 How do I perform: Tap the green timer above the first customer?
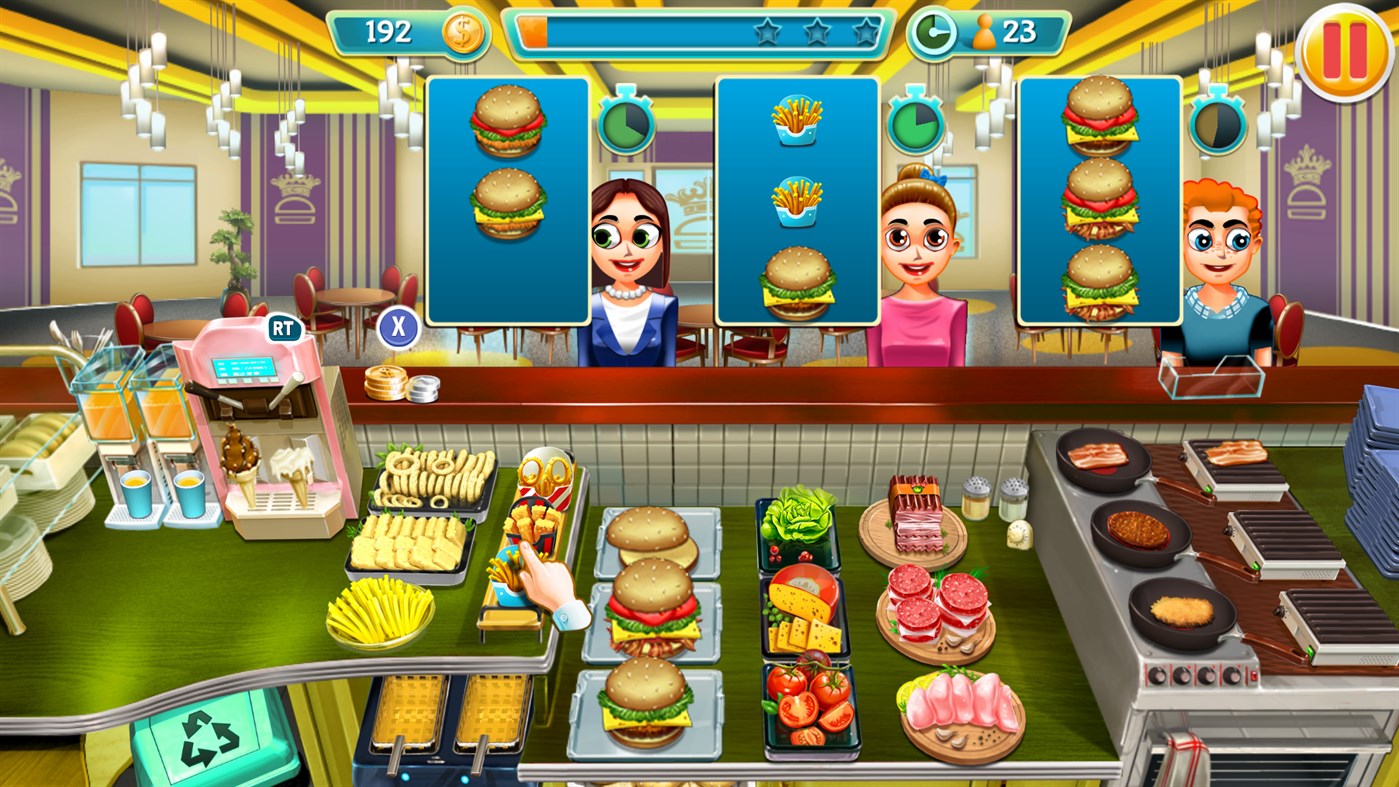click(626, 126)
